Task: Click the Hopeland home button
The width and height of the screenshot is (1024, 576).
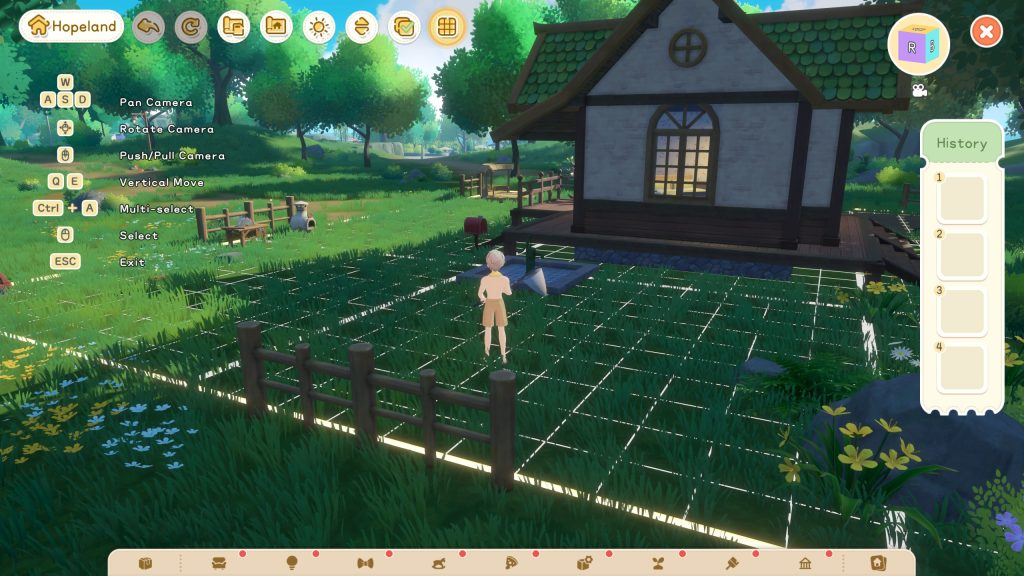Action: tap(71, 26)
